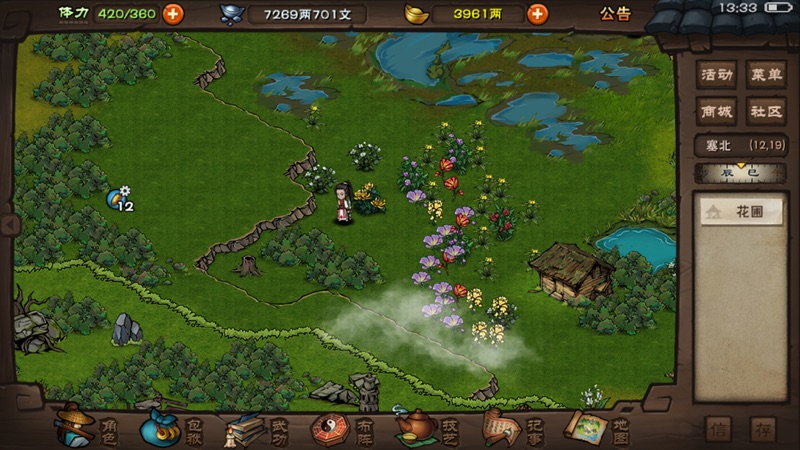Add stamina with the plus button beside 体力
Image resolution: width=800 pixels, height=450 pixels.
pos(172,14)
